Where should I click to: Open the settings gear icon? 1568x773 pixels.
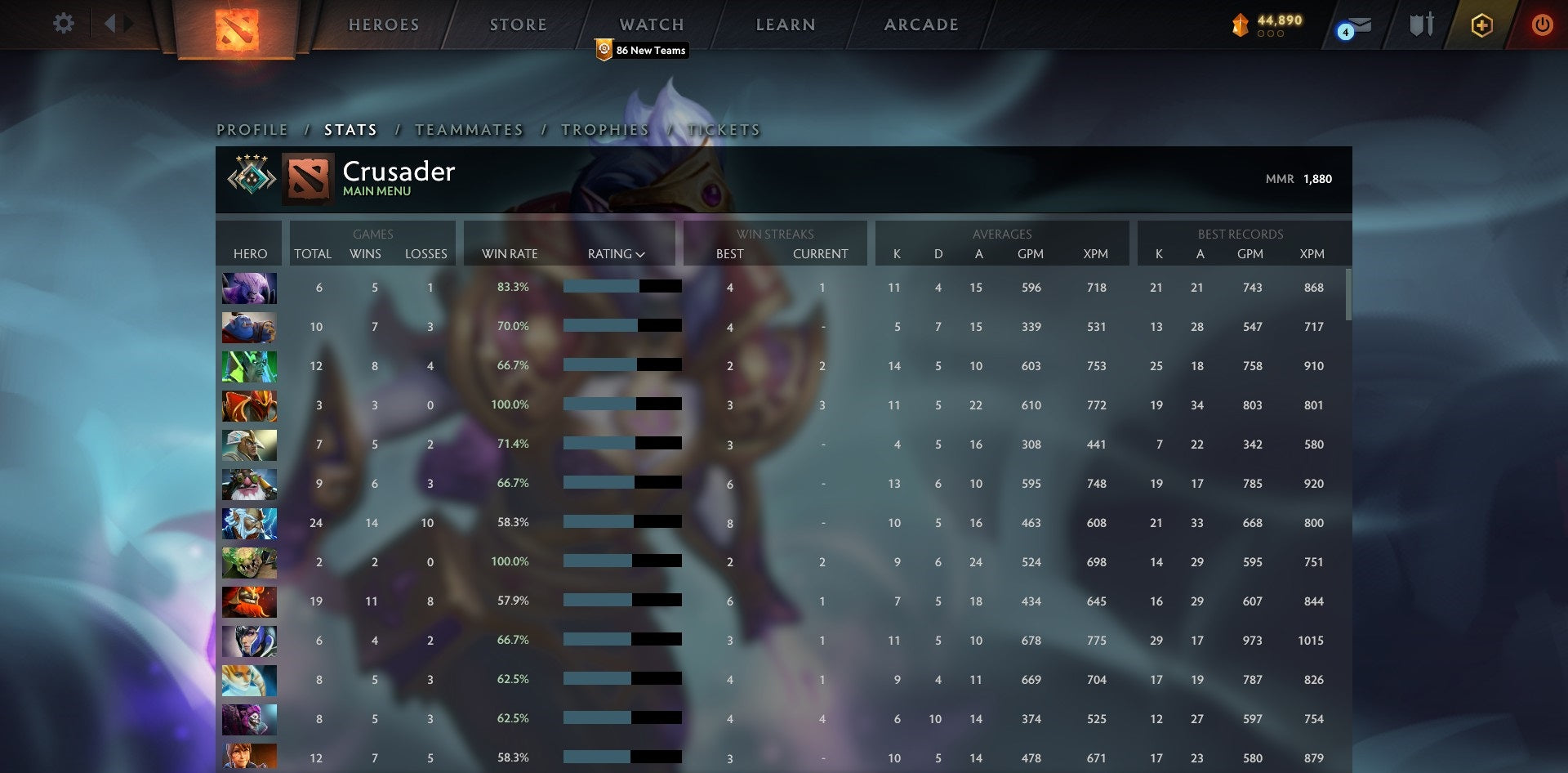(64, 24)
